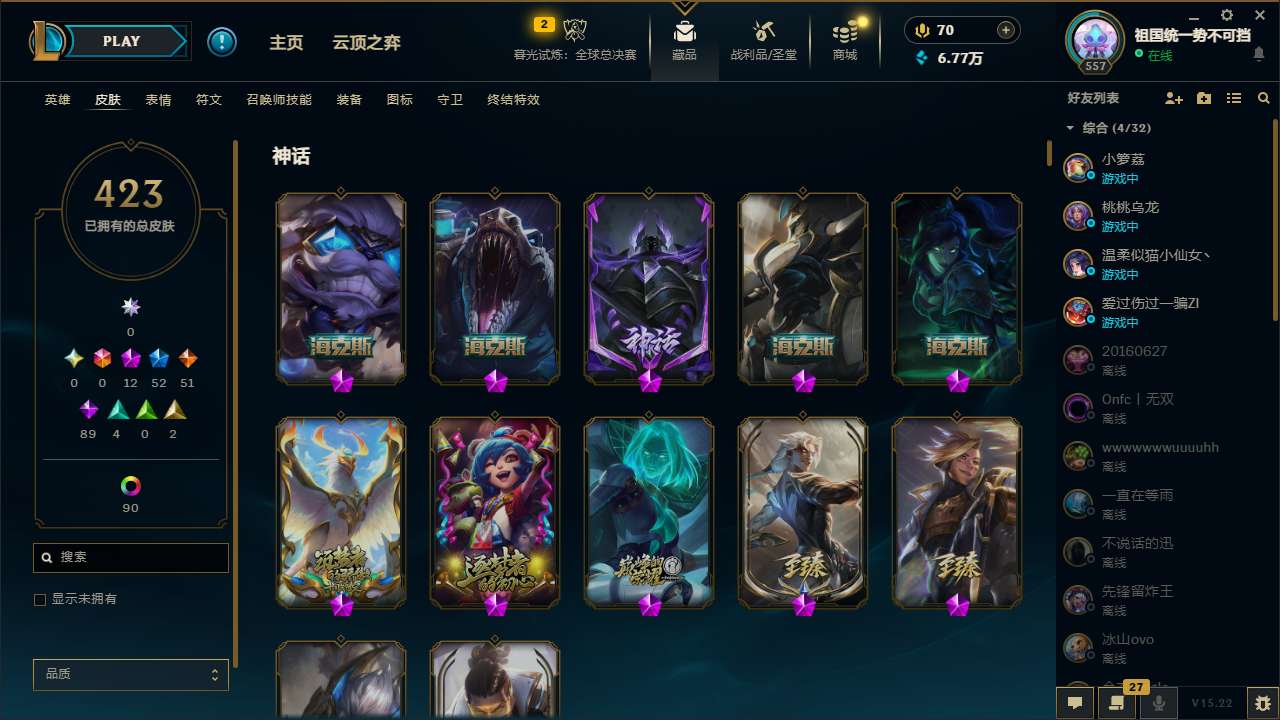
Task: Click the 搜索 search input field
Action: [130, 557]
